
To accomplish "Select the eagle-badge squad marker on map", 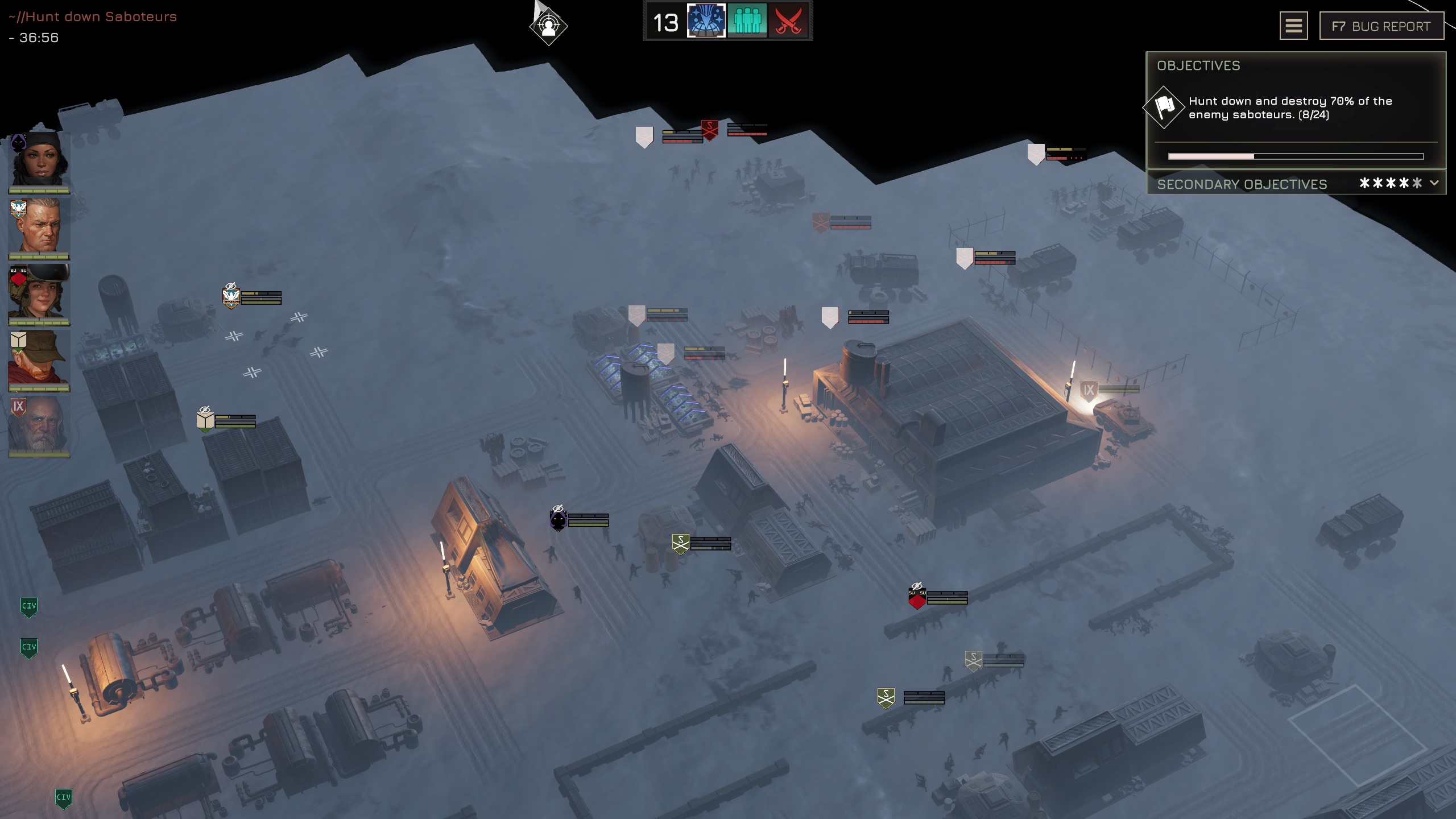I will pos(231,296).
